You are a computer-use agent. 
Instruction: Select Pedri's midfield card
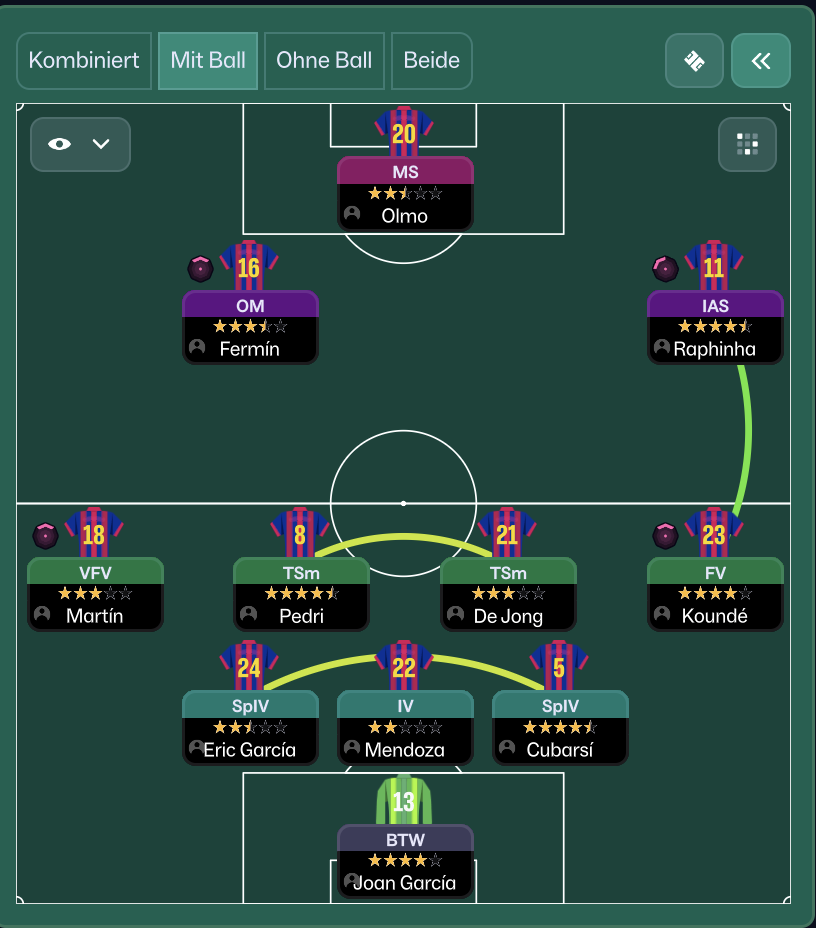[x=301, y=594]
